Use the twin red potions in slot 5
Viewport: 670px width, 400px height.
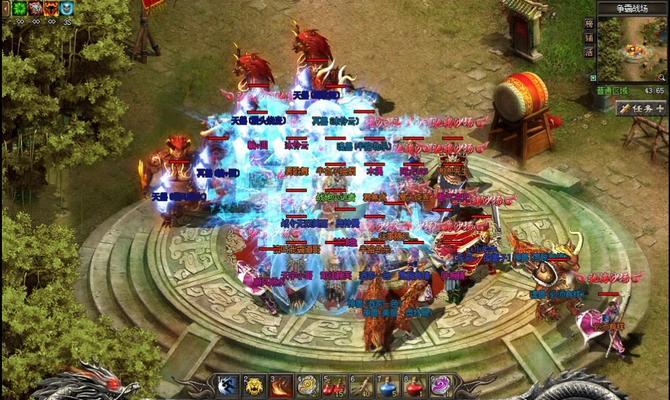tap(335, 386)
